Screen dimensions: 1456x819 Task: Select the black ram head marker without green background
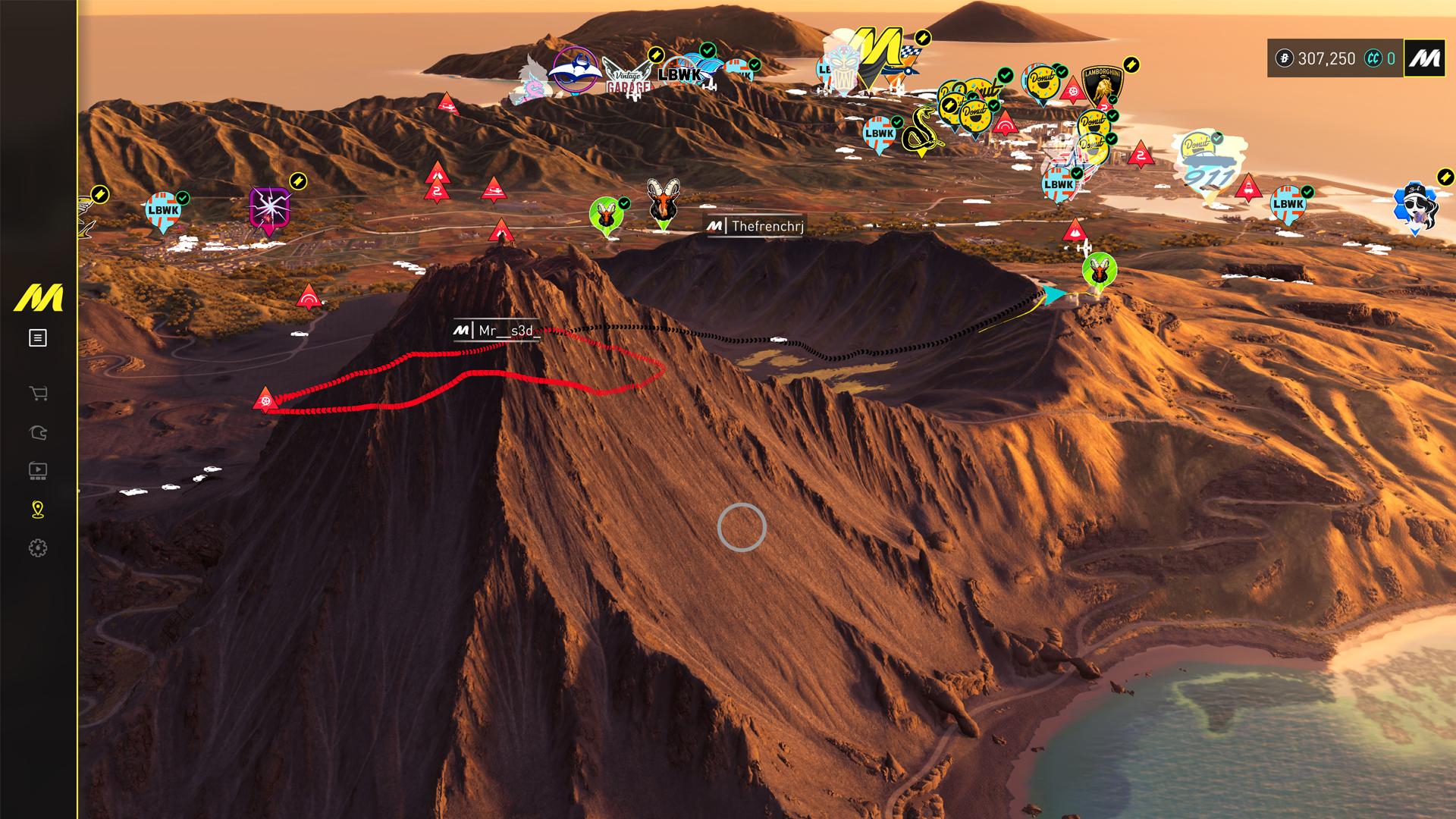pos(663,202)
